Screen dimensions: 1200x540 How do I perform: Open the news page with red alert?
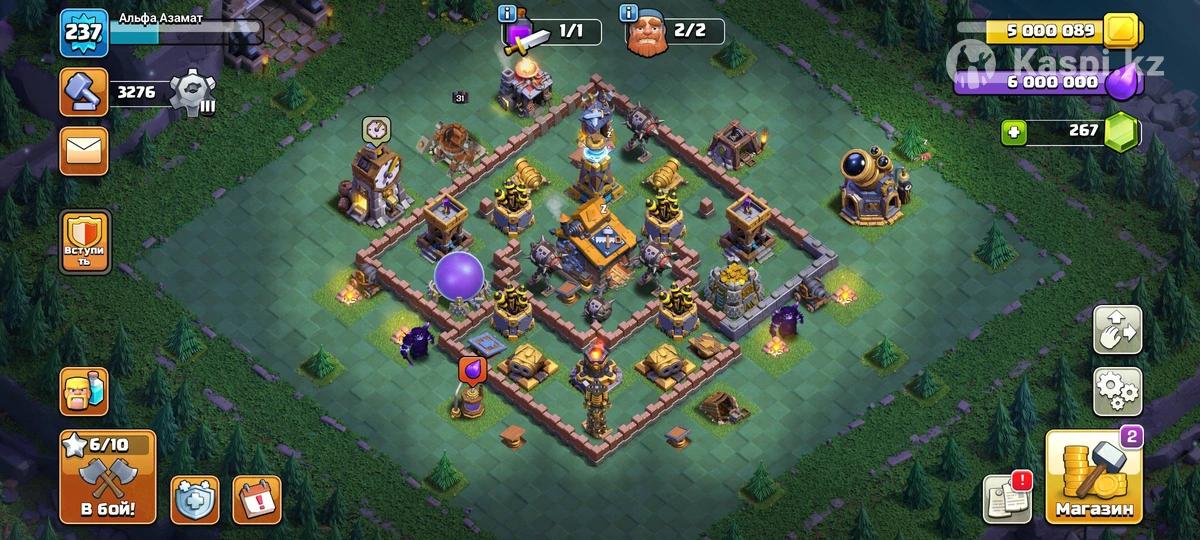(1007, 497)
